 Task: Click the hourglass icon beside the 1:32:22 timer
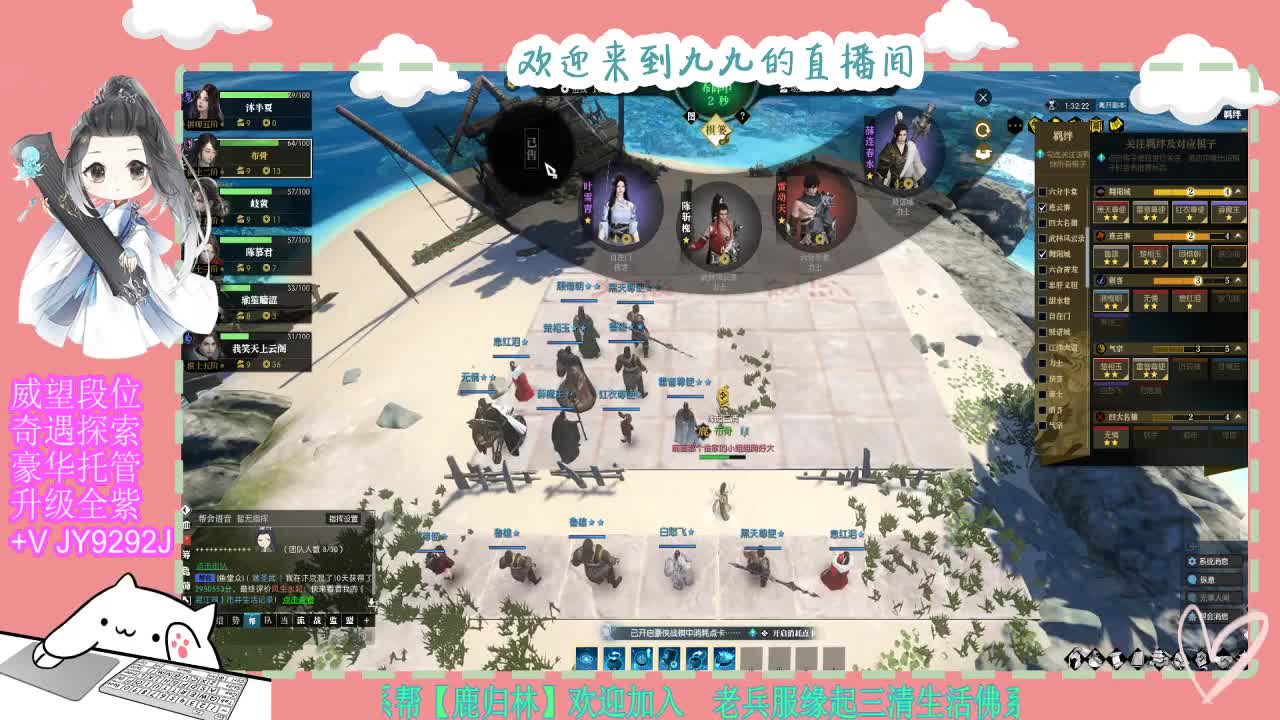click(1051, 104)
